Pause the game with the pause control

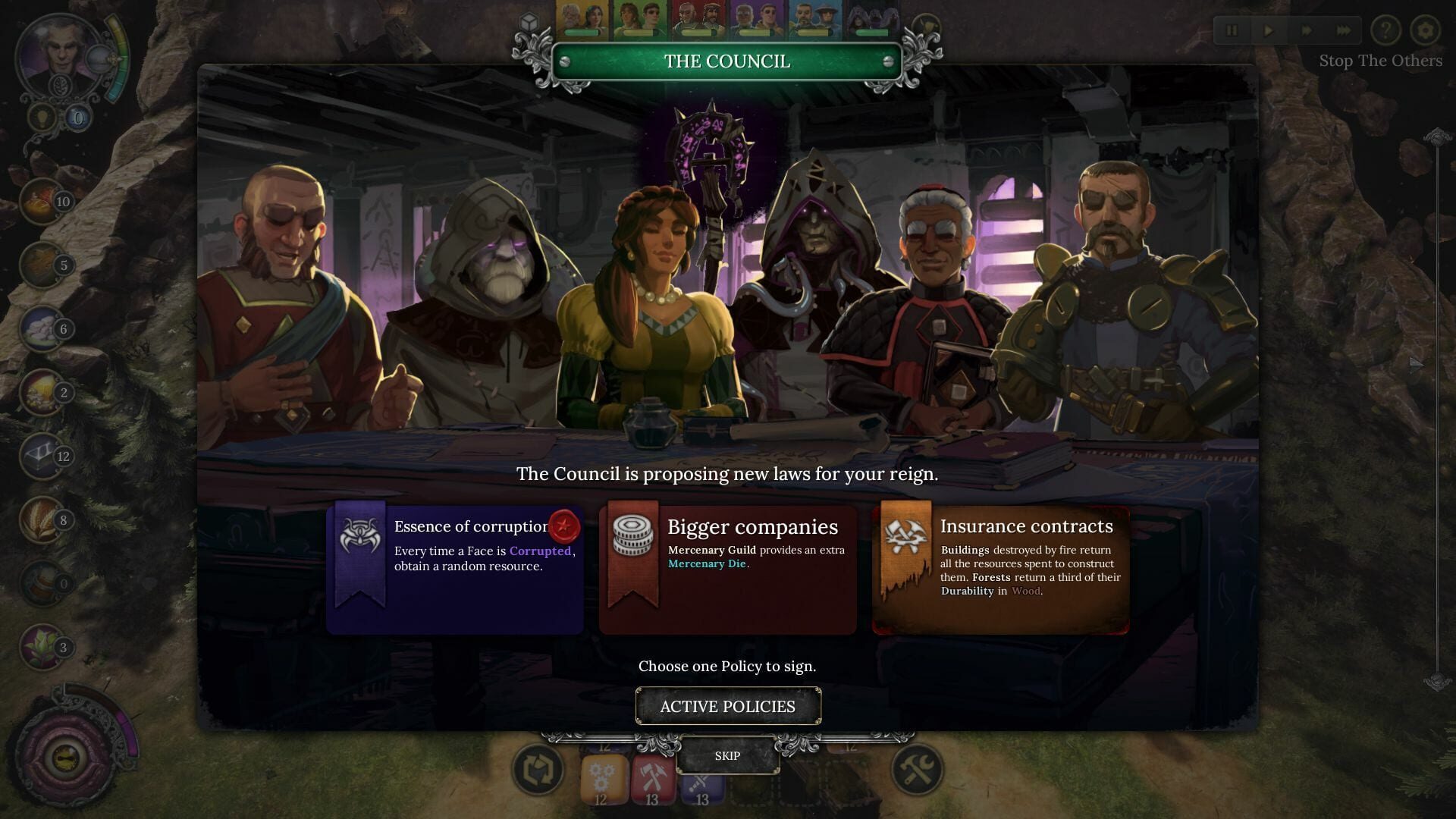point(1232,31)
